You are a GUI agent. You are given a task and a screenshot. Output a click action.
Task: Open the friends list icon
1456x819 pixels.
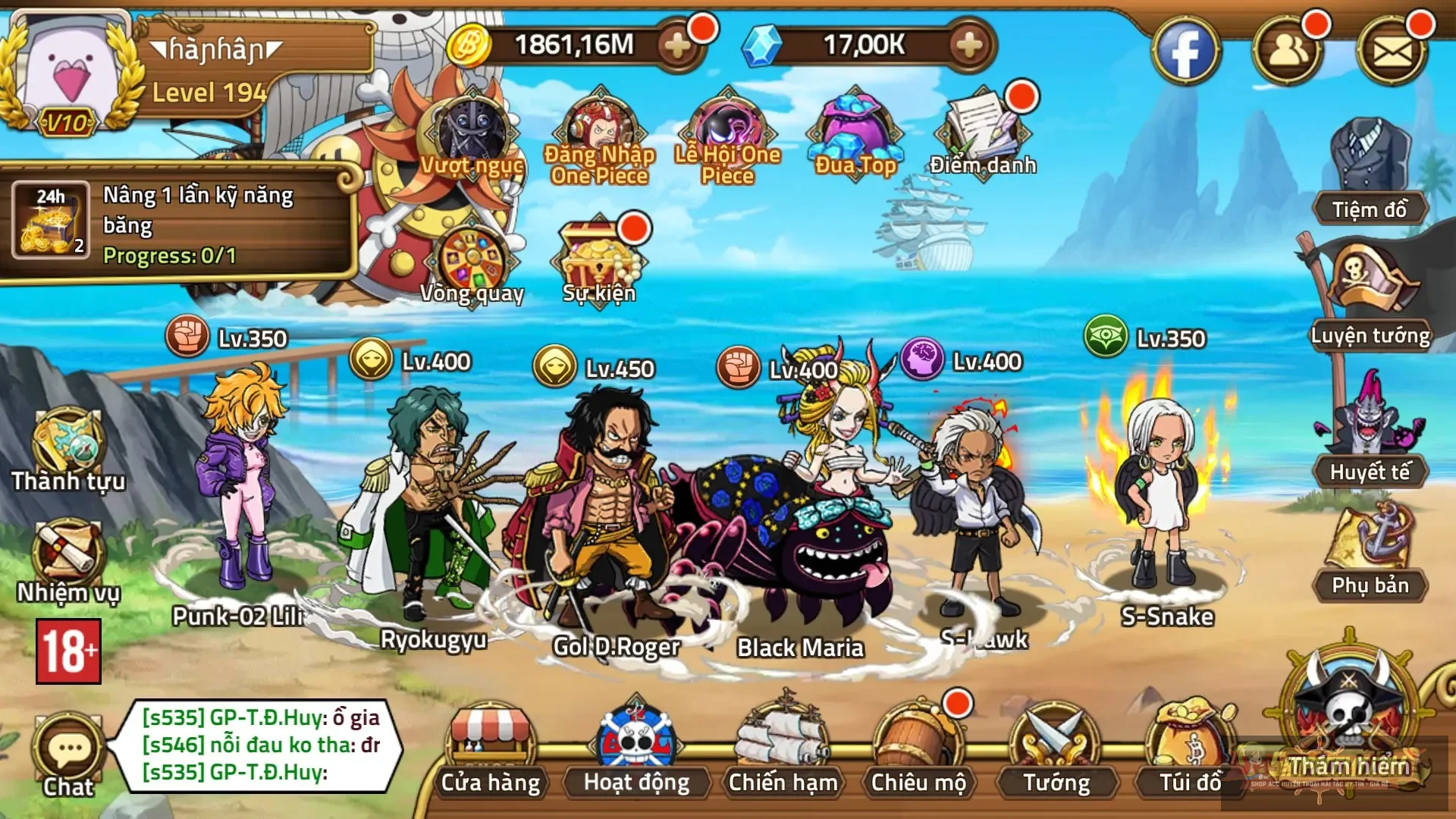click(x=1287, y=52)
